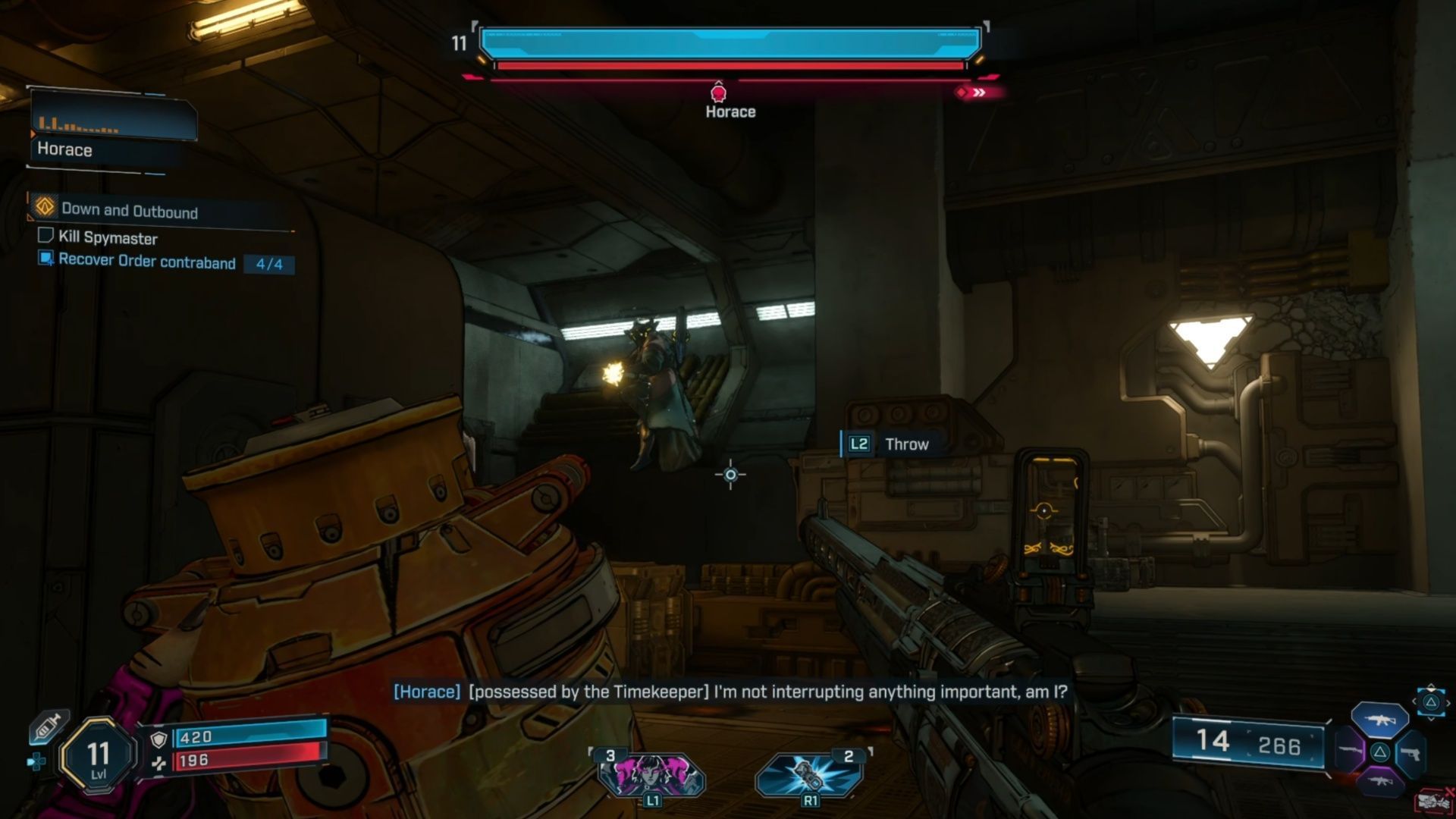The height and width of the screenshot is (819, 1456).
Task: Switch to the top assault rifle slot
Action: pyautogui.click(x=1379, y=720)
